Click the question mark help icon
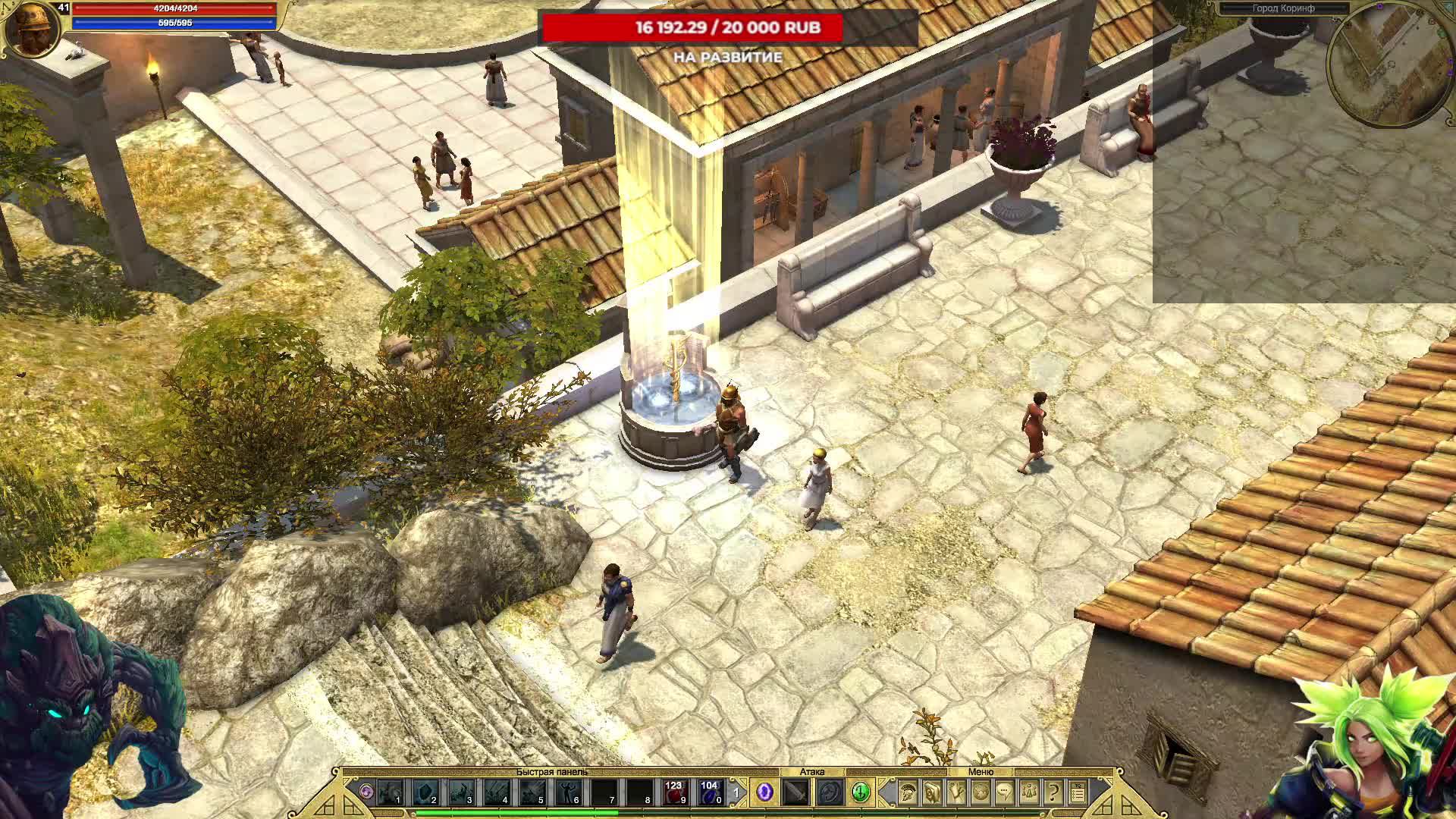Screen dimensions: 1456x819 pos(1054,791)
